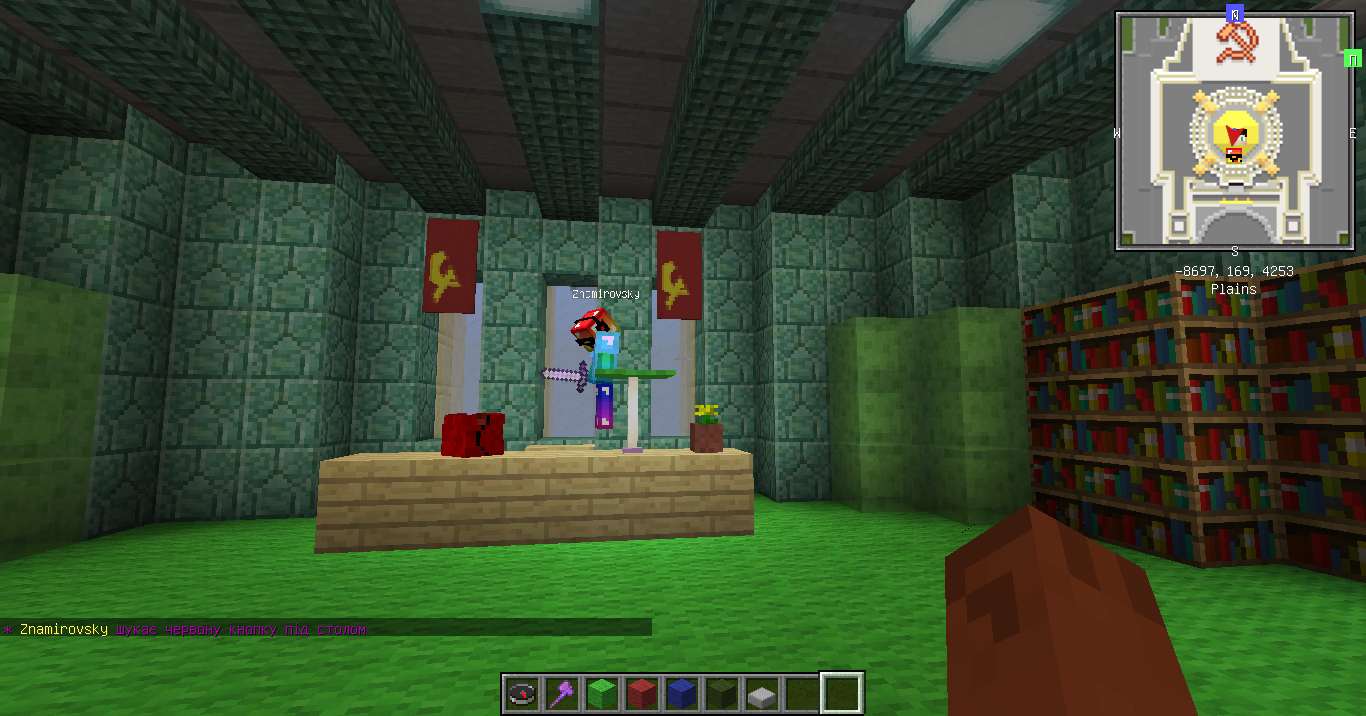Select the white slab hotbar slot
Viewport: 1366px width, 716px height.
point(761,693)
